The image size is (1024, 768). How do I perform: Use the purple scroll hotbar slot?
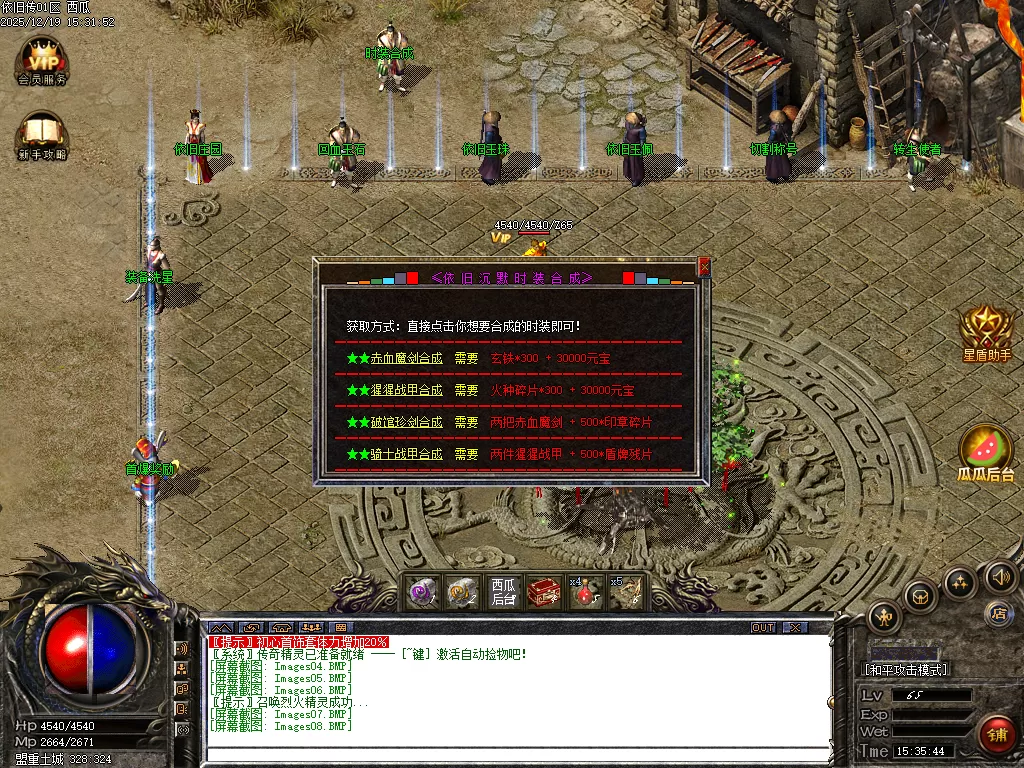422,592
